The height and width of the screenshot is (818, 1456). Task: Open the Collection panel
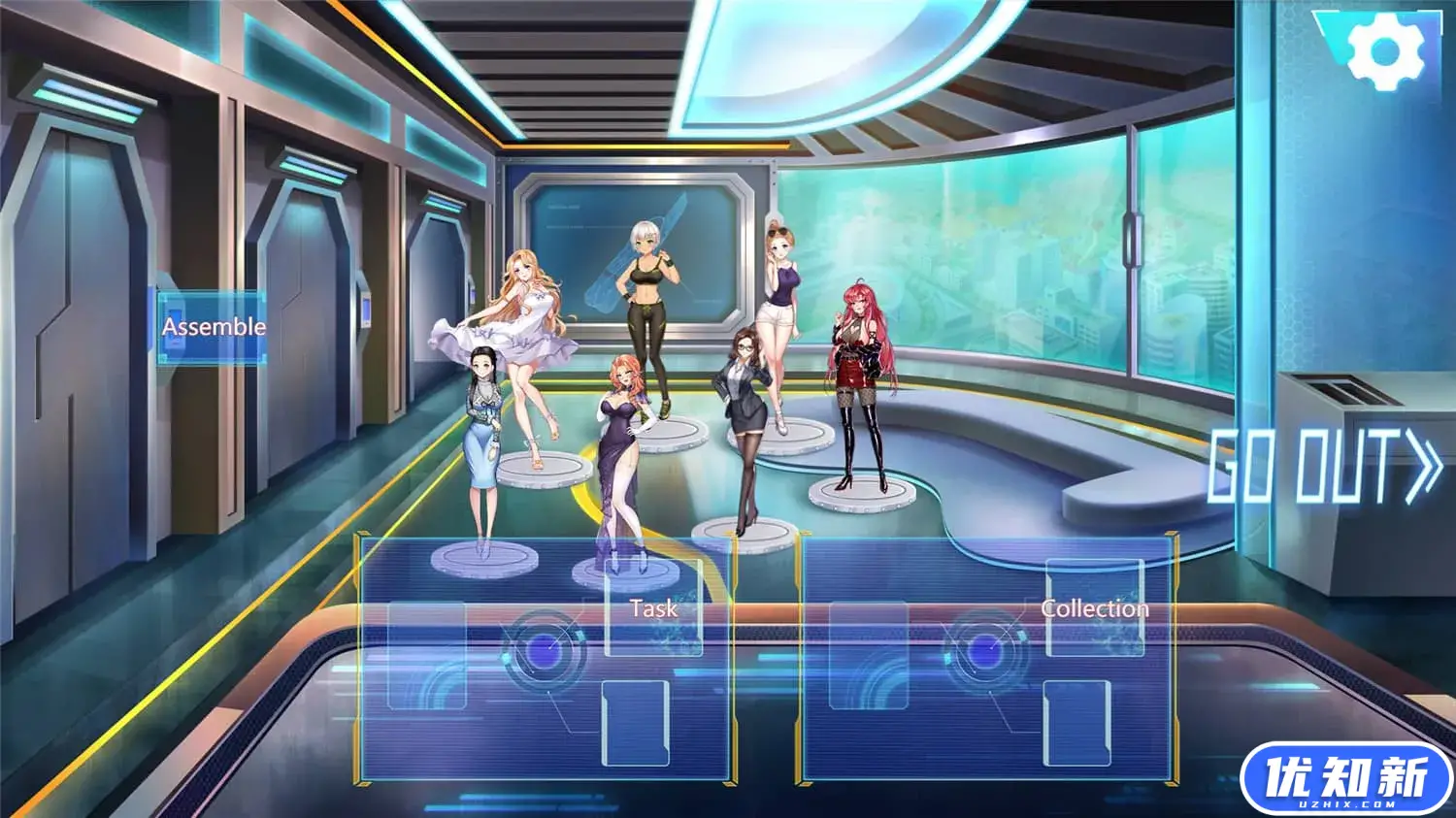click(1094, 608)
